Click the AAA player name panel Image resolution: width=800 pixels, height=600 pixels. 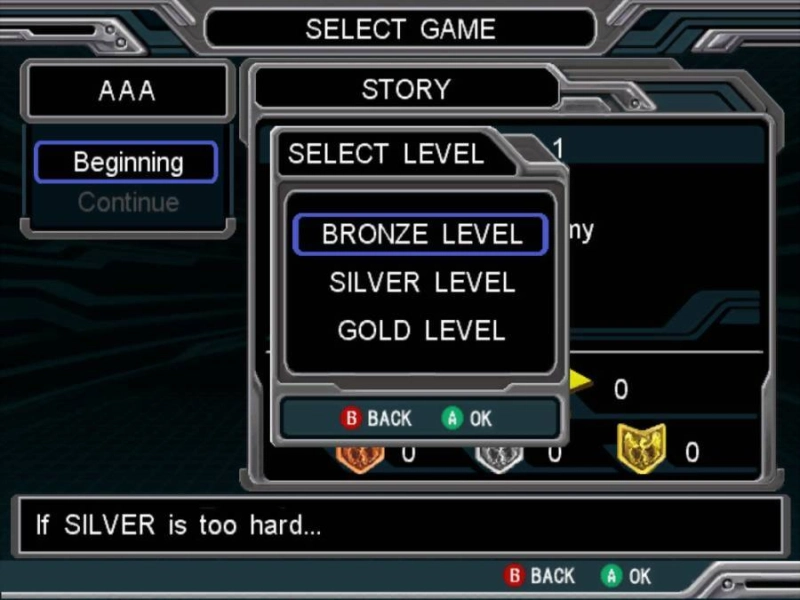[x=127, y=91]
